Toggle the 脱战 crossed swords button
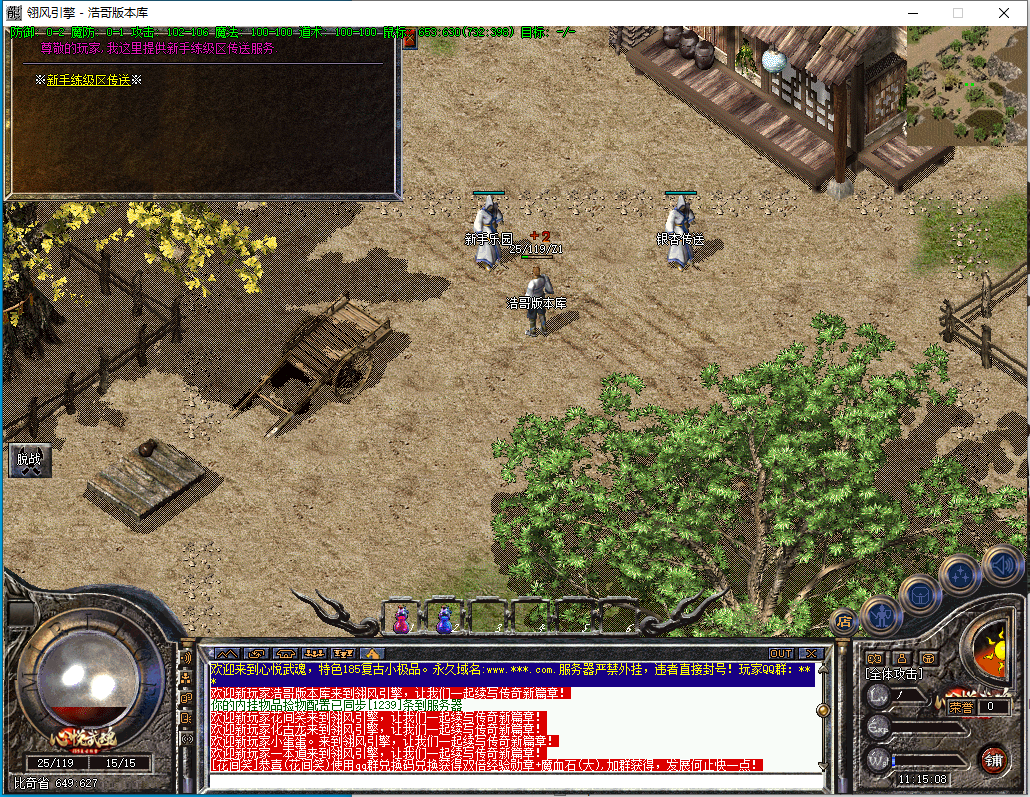 [x=28, y=460]
